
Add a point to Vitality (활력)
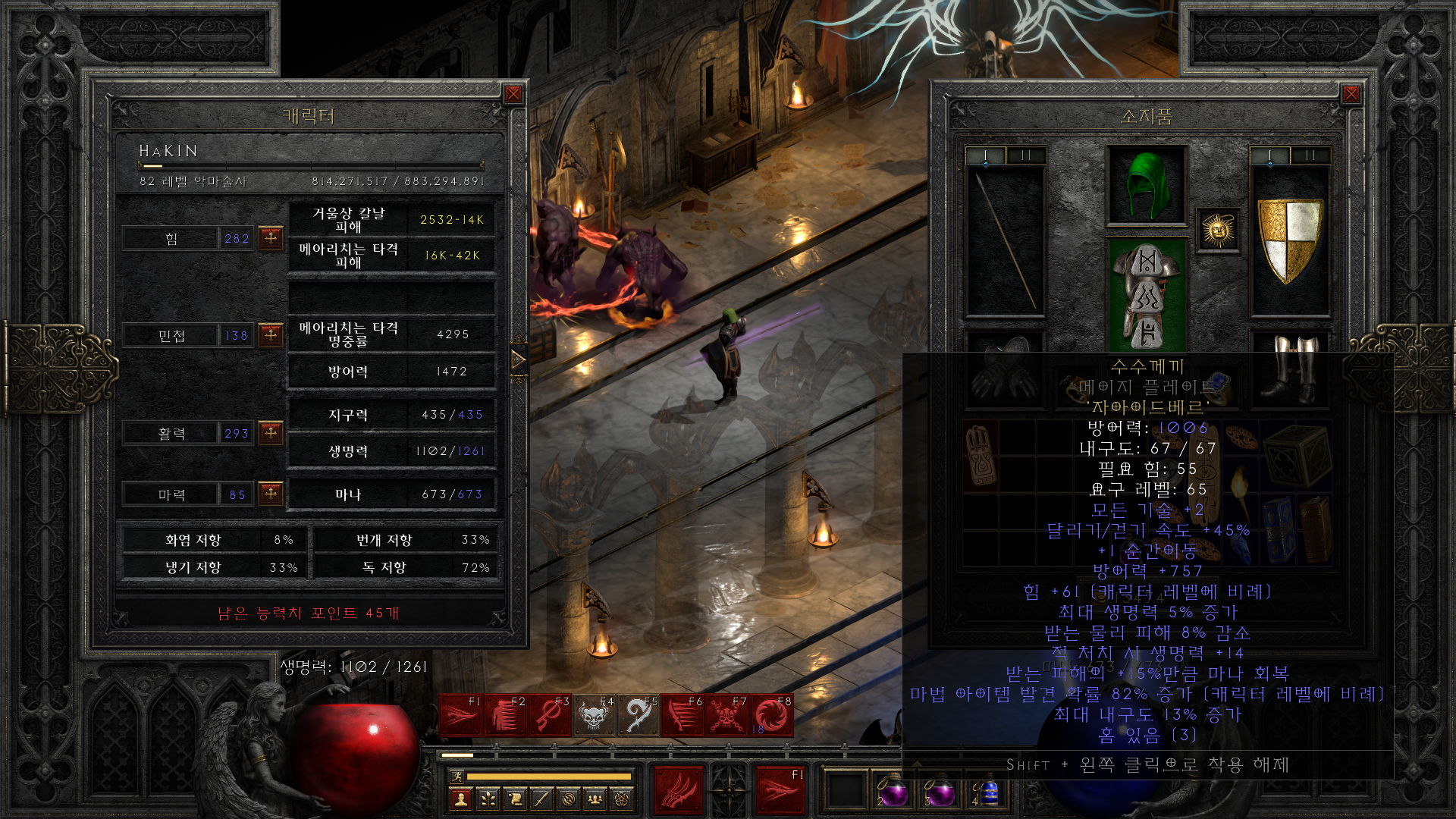271,433
